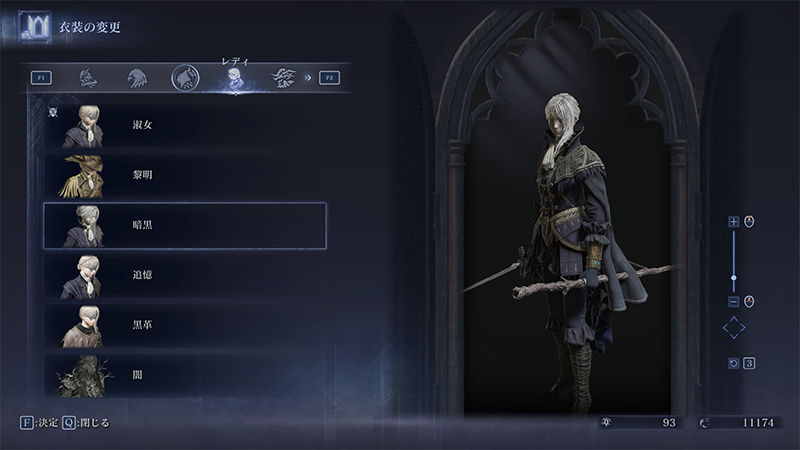Viewport: 800px width, 450px height.
Task: Reset the camera view with the circular arrow icon
Action: (x=733, y=363)
